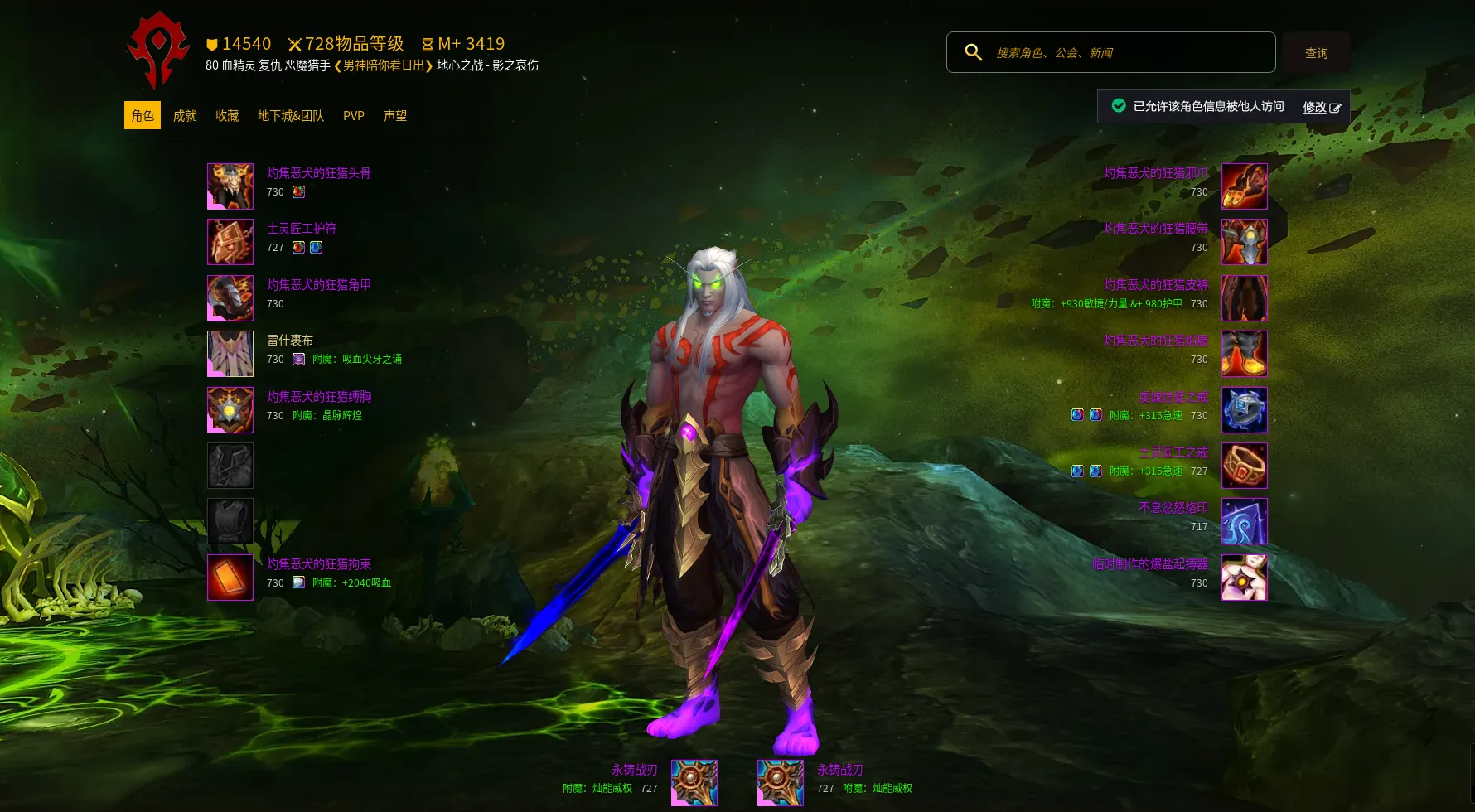Open the 虔诚信徒之戒 ring icon
Viewport: 1475px width, 812px height.
click(x=1244, y=409)
